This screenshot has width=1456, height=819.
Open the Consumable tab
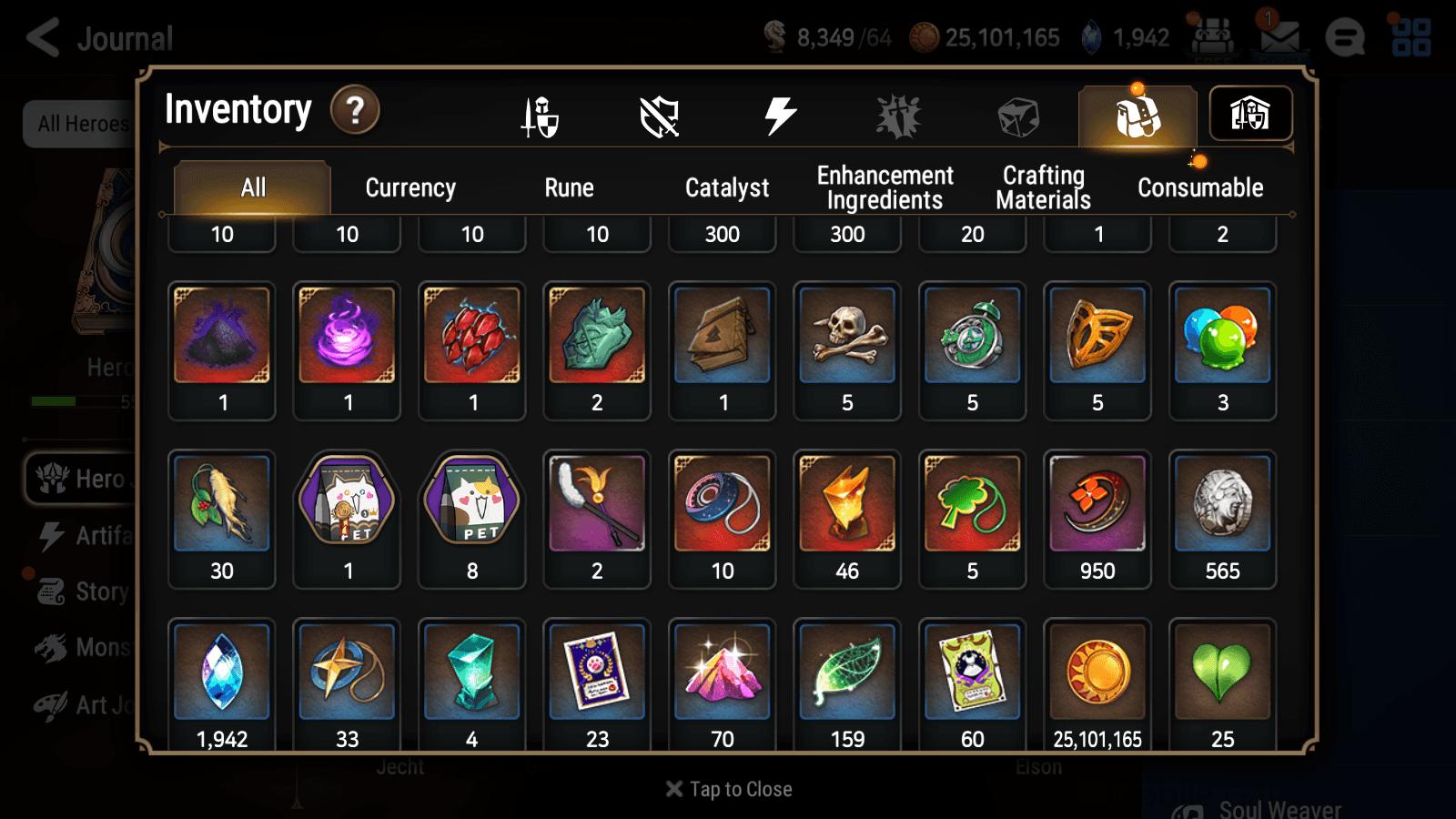coord(1200,187)
